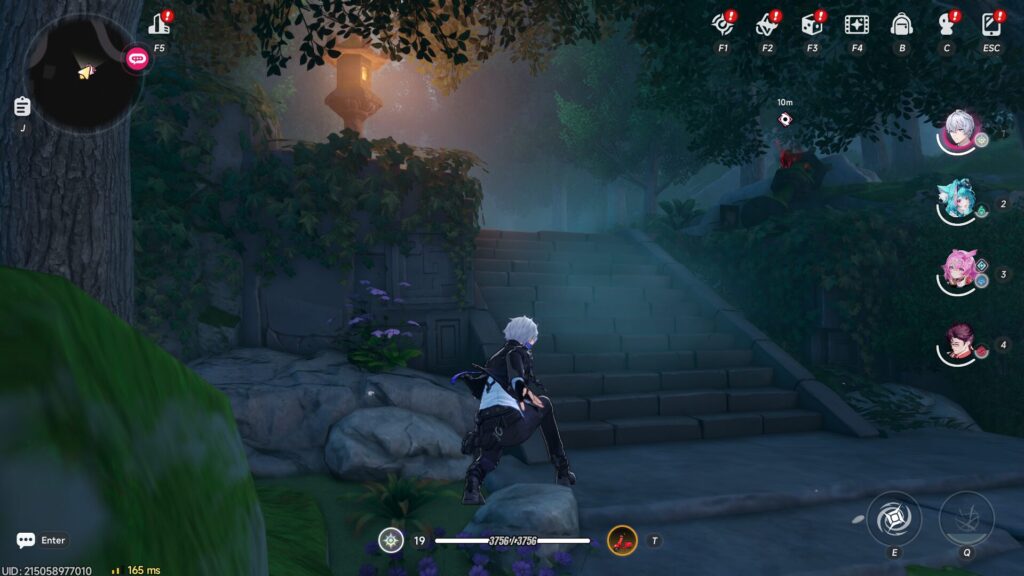Viewport: 1024px width, 576px height.
Task: Switch to the teal-haired second party member
Action: (x=958, y=202)
